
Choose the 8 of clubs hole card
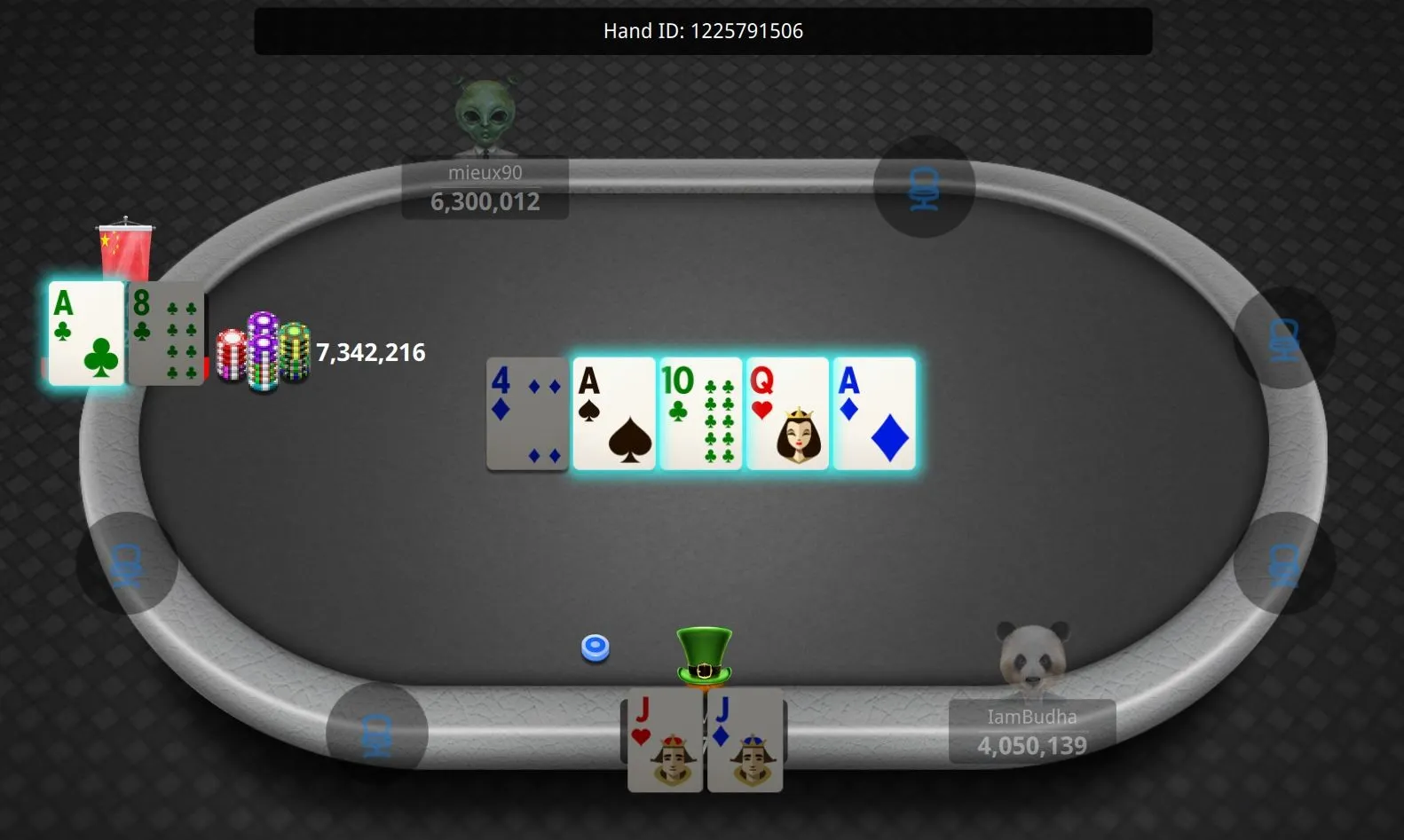(167, 334)
